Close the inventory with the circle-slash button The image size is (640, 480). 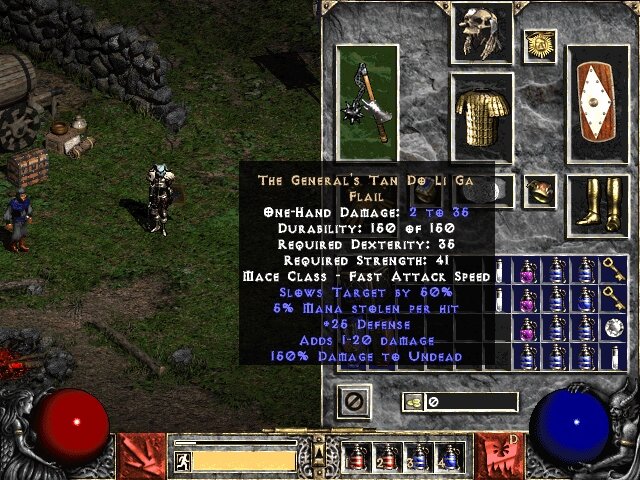pyautogui.click(x=357, y=402)
